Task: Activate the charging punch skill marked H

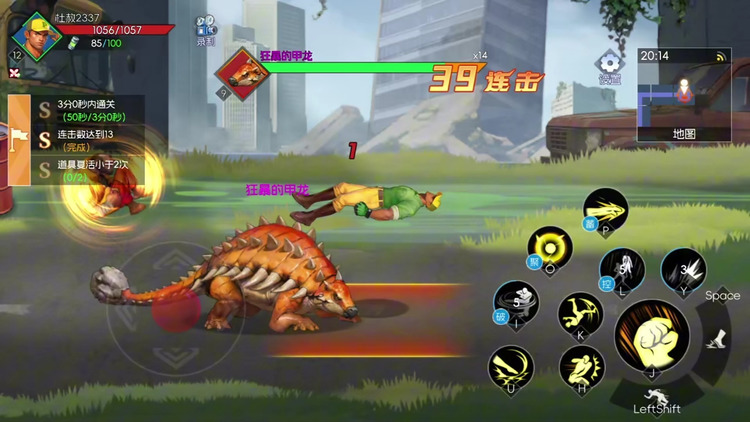Action: [581, 367]
